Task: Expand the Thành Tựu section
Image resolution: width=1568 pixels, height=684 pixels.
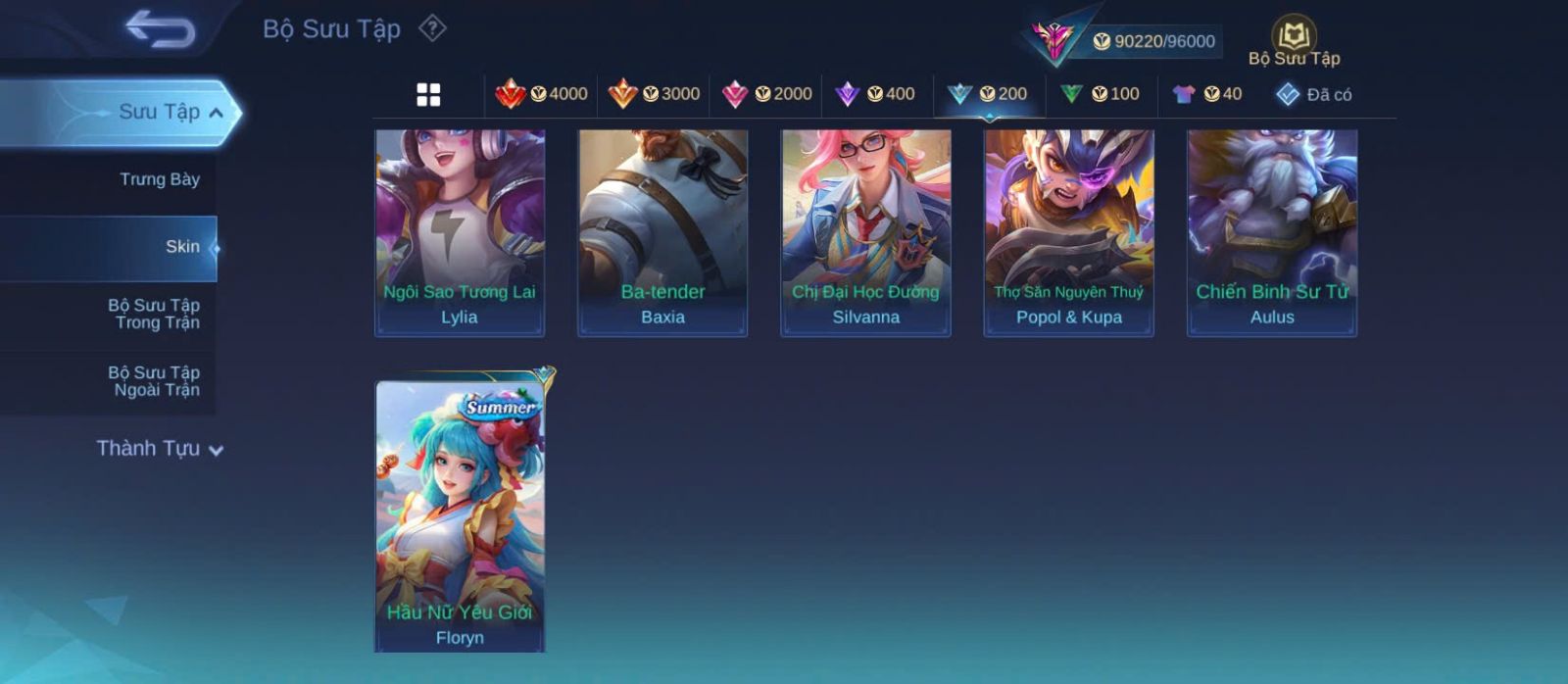Action: coord(160,449)
